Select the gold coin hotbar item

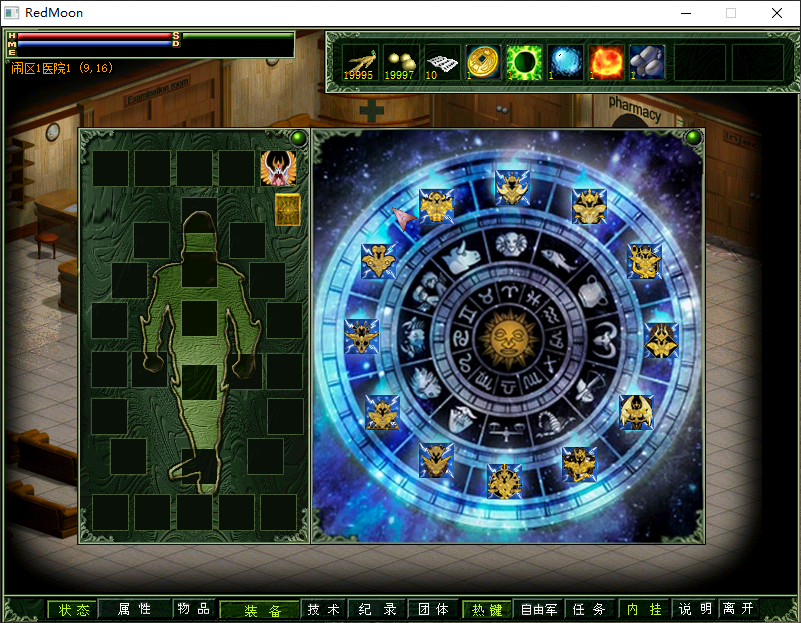(483, 61)
